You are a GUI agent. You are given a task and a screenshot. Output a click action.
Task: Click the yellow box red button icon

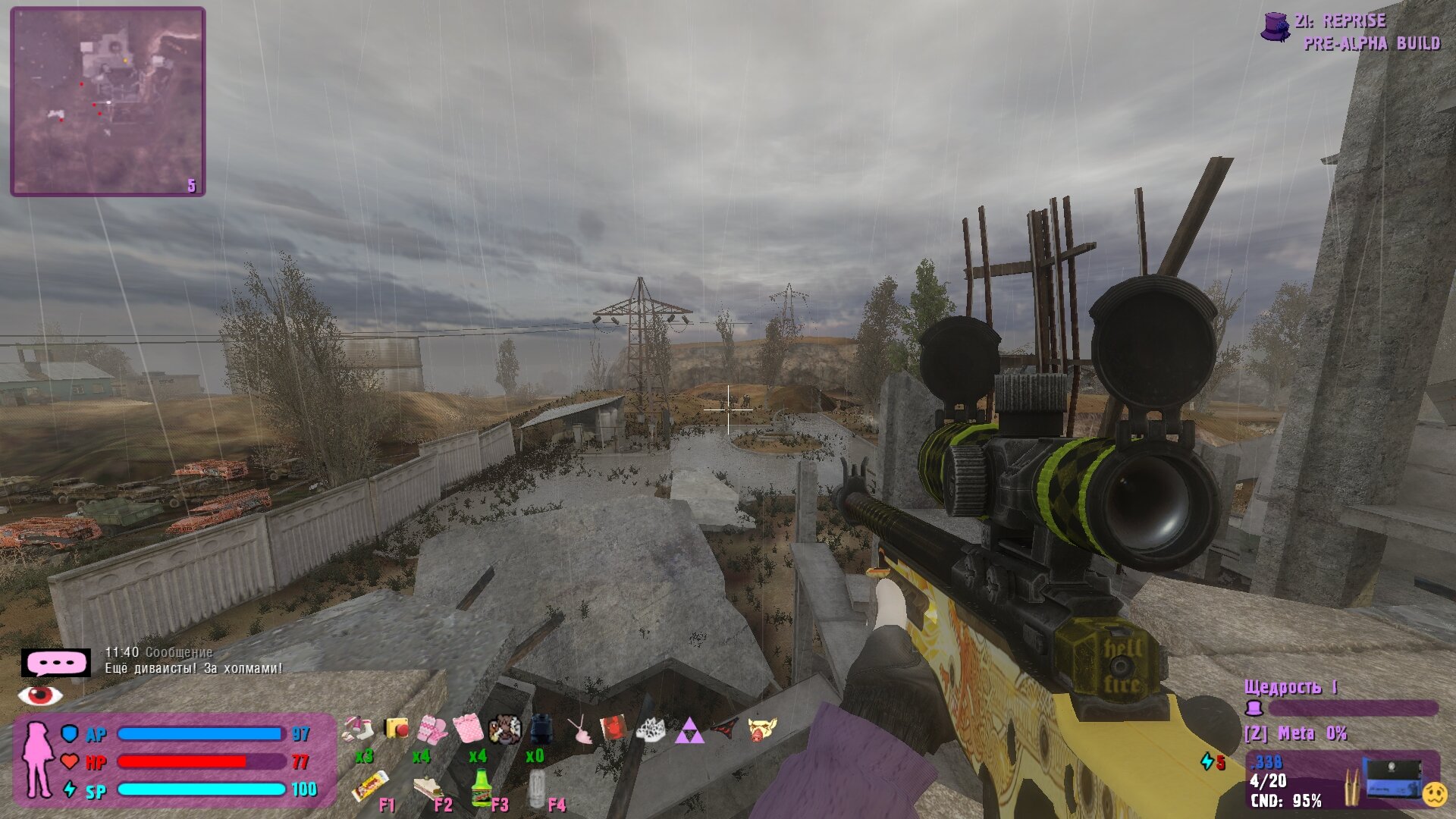point(397,729)
